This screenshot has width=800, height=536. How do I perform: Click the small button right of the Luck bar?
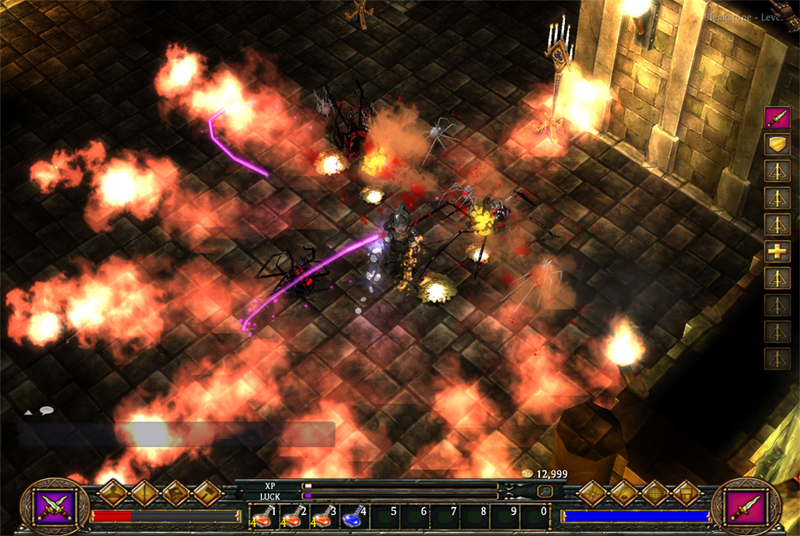[545, 492]
